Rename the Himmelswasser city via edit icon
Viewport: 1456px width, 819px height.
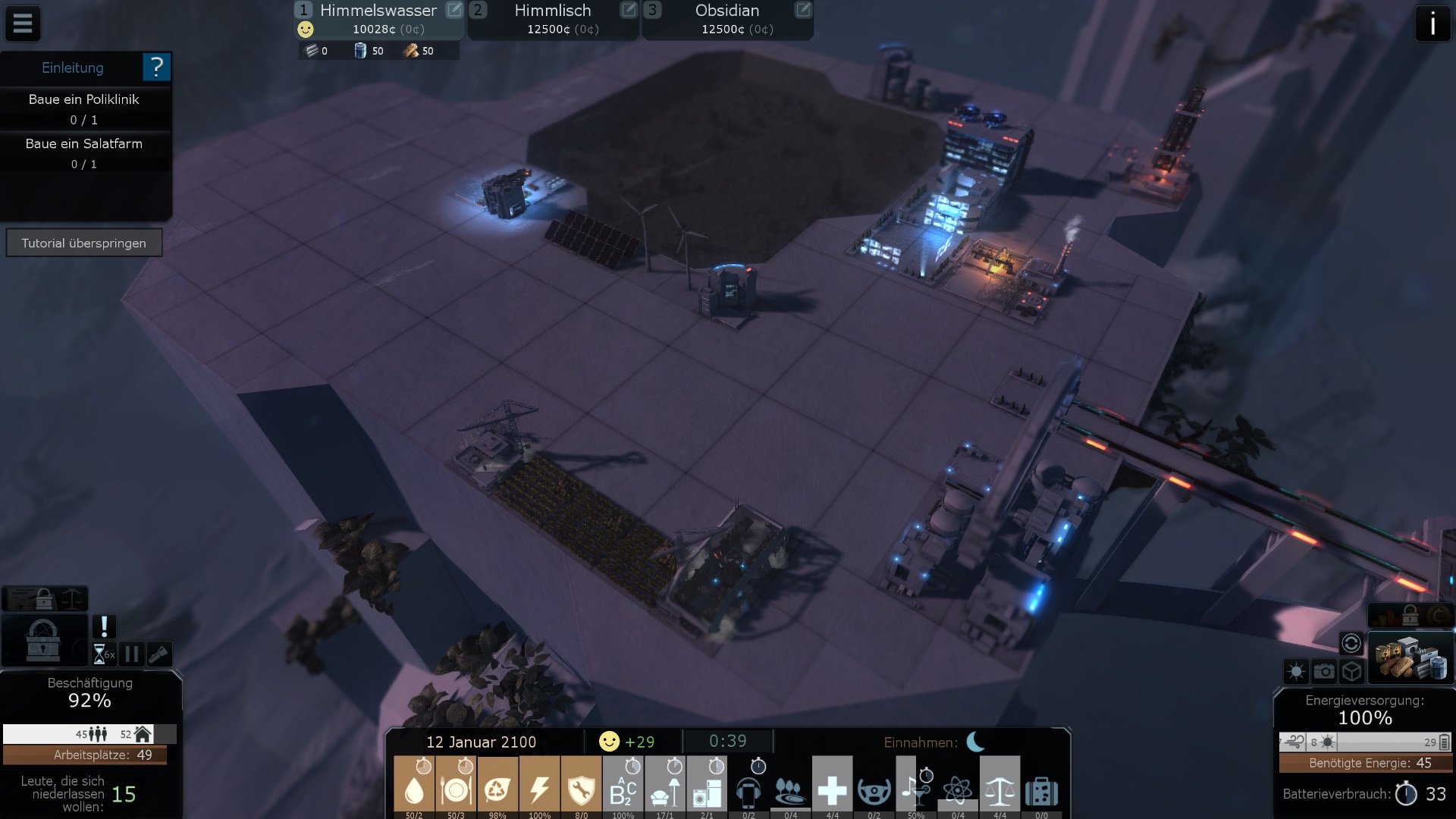[453, 10]
